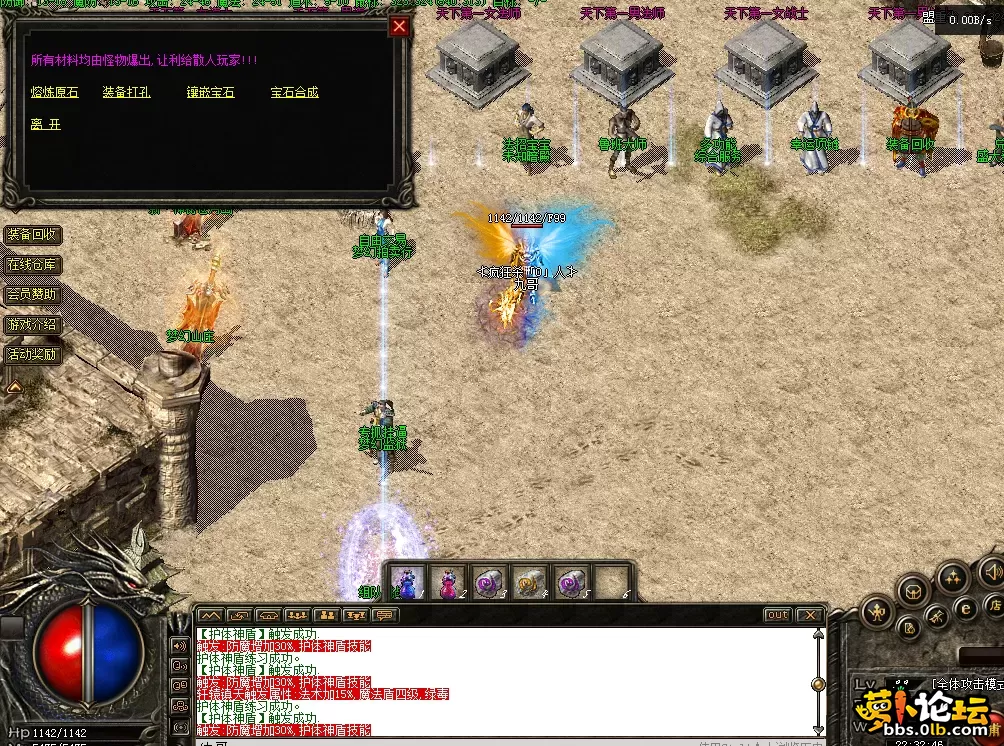Open the 活动奖励 event rewards

[x=33, y=354]
